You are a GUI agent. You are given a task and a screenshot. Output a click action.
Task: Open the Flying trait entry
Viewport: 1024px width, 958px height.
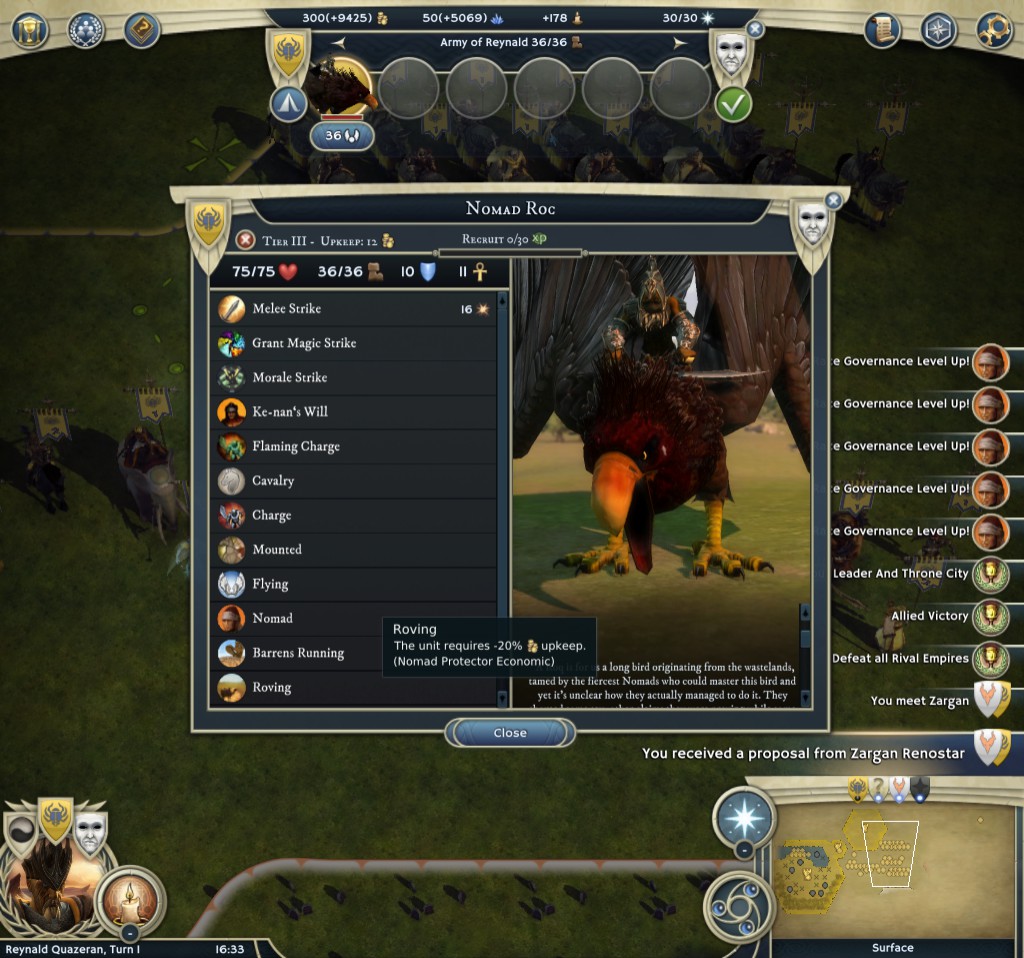click(355, 584)
